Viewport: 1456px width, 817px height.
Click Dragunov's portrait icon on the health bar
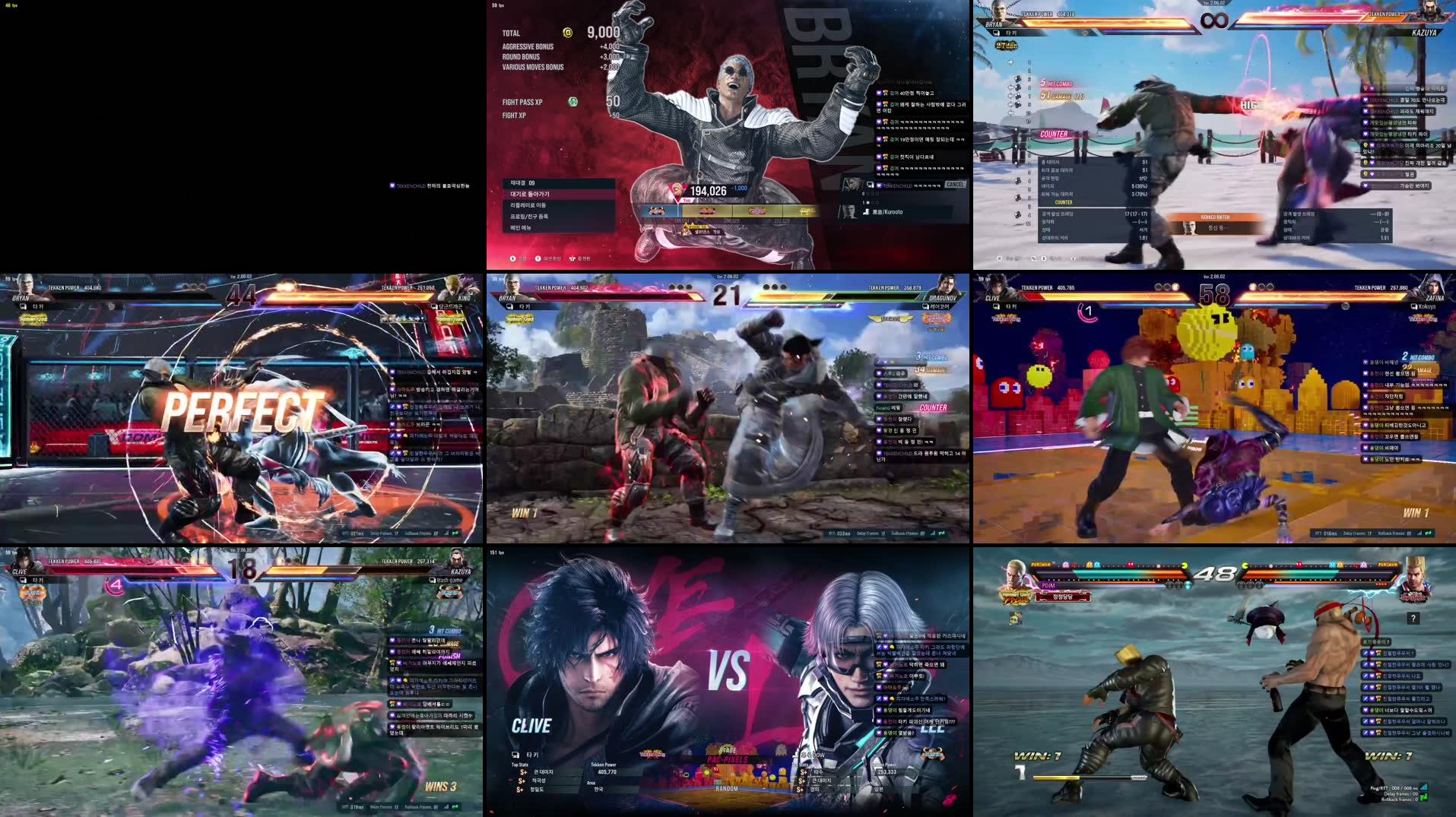(945, 285)
